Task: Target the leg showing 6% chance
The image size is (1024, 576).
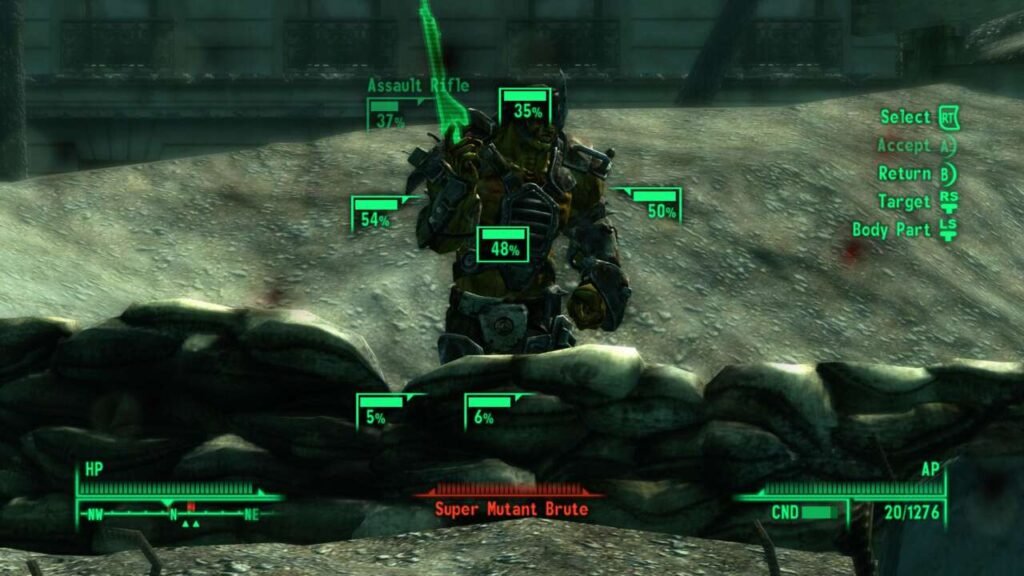Action: coord(486,412)
